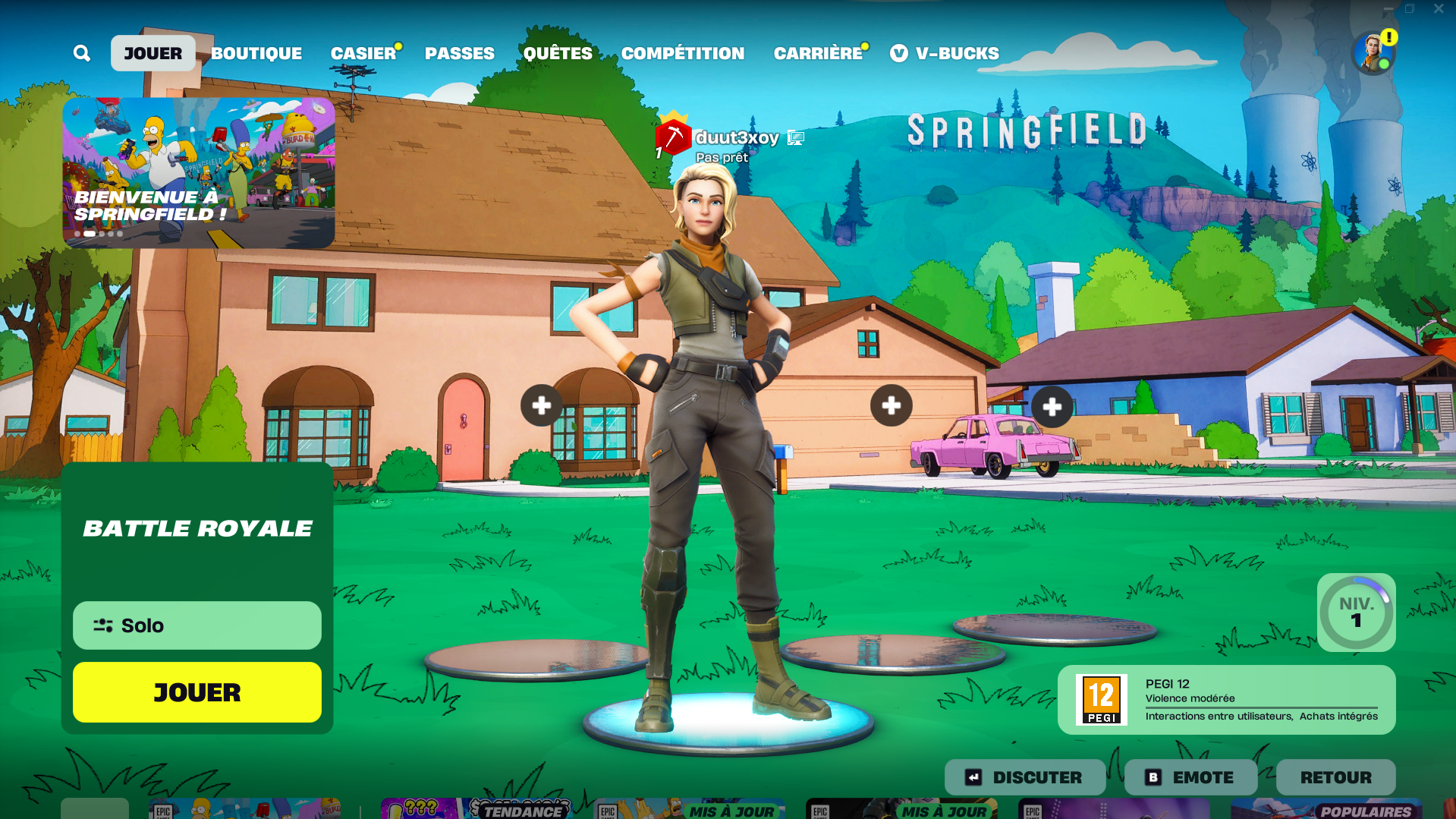Open the CASIER tab
This screenshot has width=1456, height=819.
coord(363,53)
